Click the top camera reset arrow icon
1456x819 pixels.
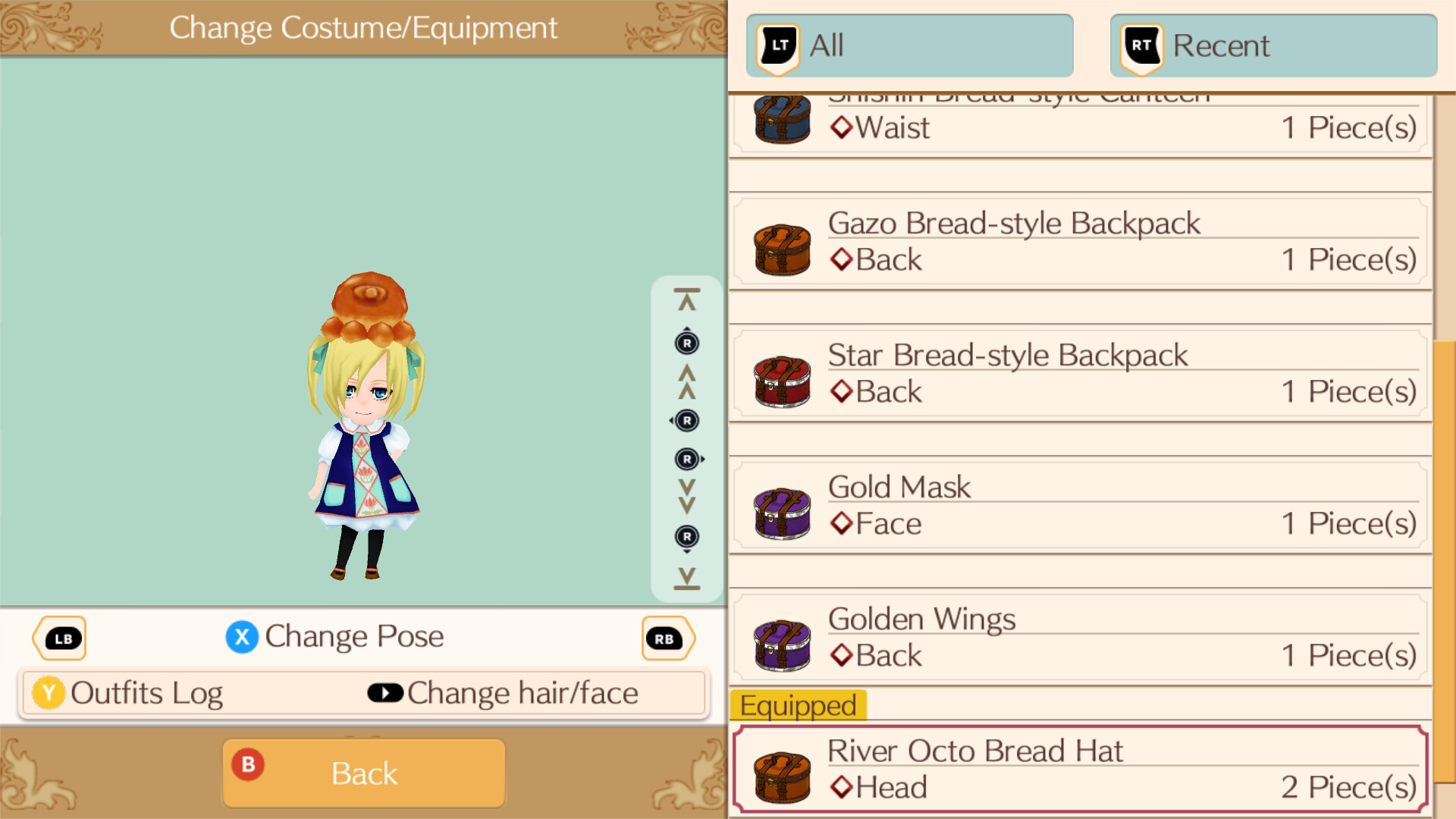click(x=686, y=297)
